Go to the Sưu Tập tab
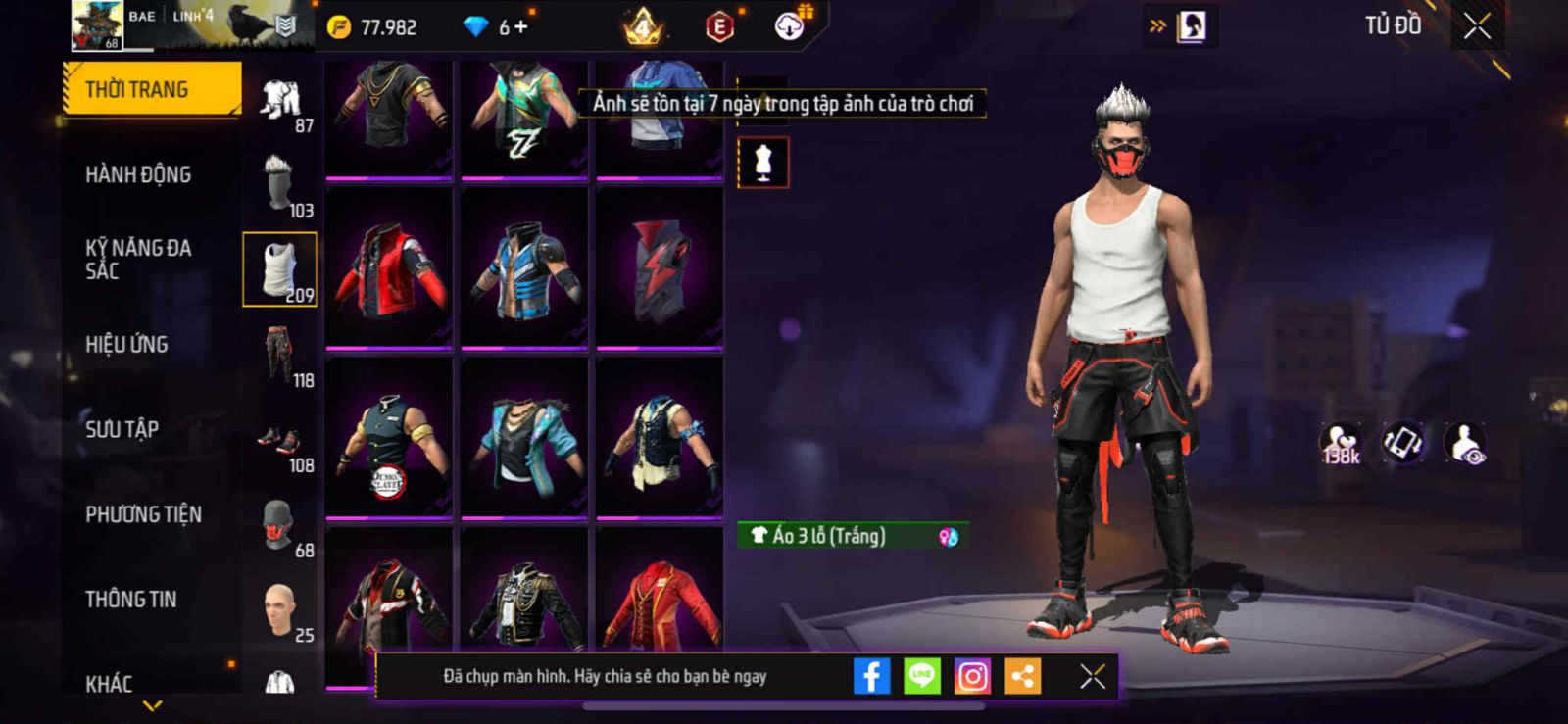 pos(122,429)
